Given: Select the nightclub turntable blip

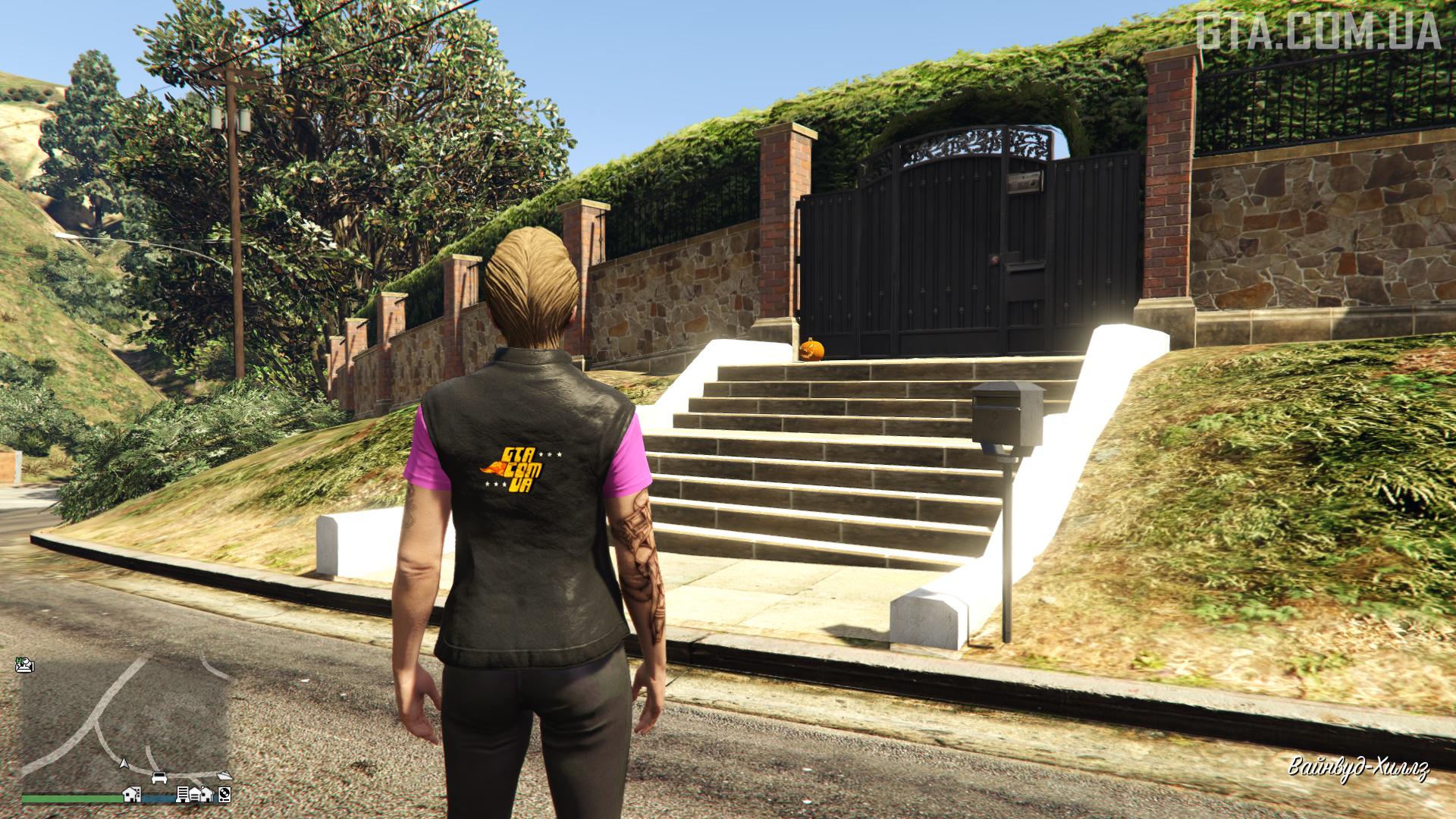Looking at the screenshot, I should (x=224, y=795).
